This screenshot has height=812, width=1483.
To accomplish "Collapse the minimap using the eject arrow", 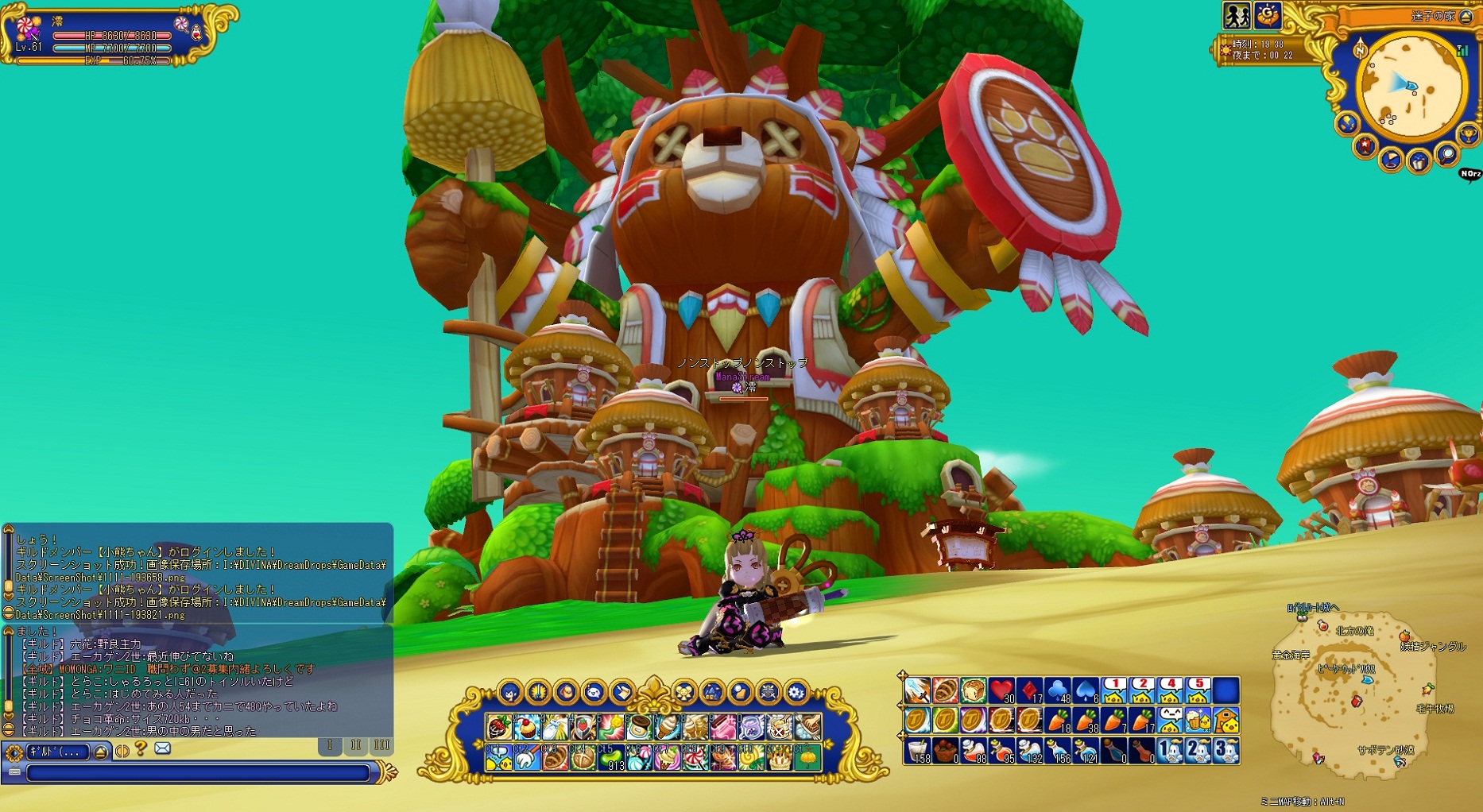I will [x=1466, y=17].
